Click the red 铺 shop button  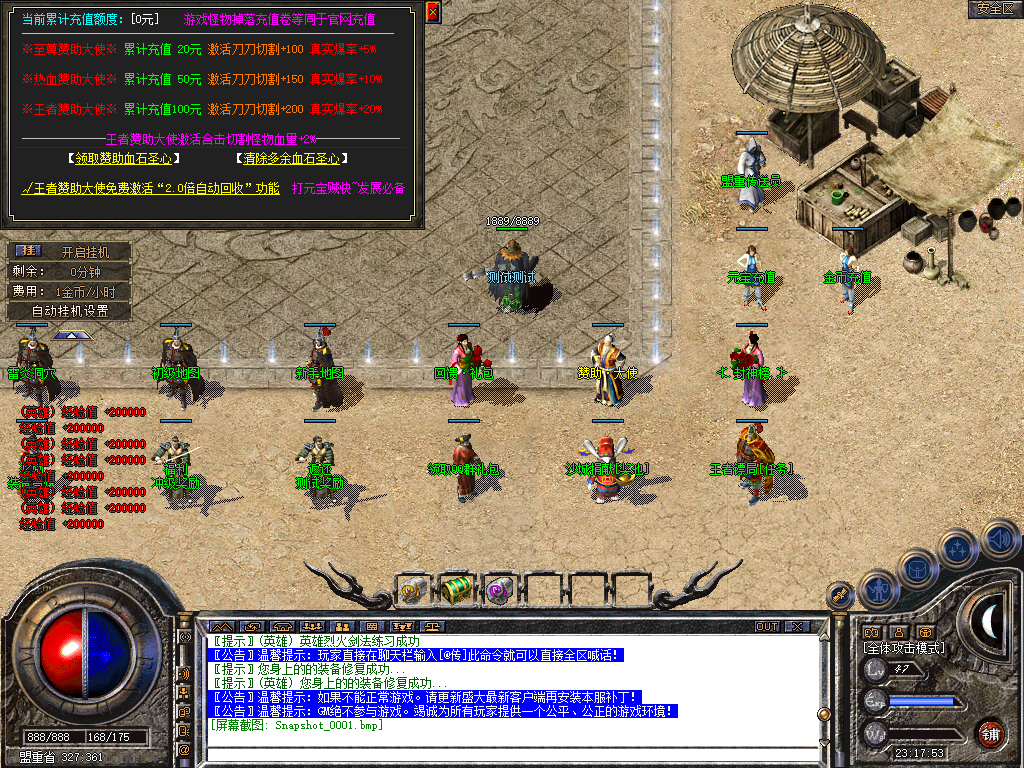pos(989,733)
